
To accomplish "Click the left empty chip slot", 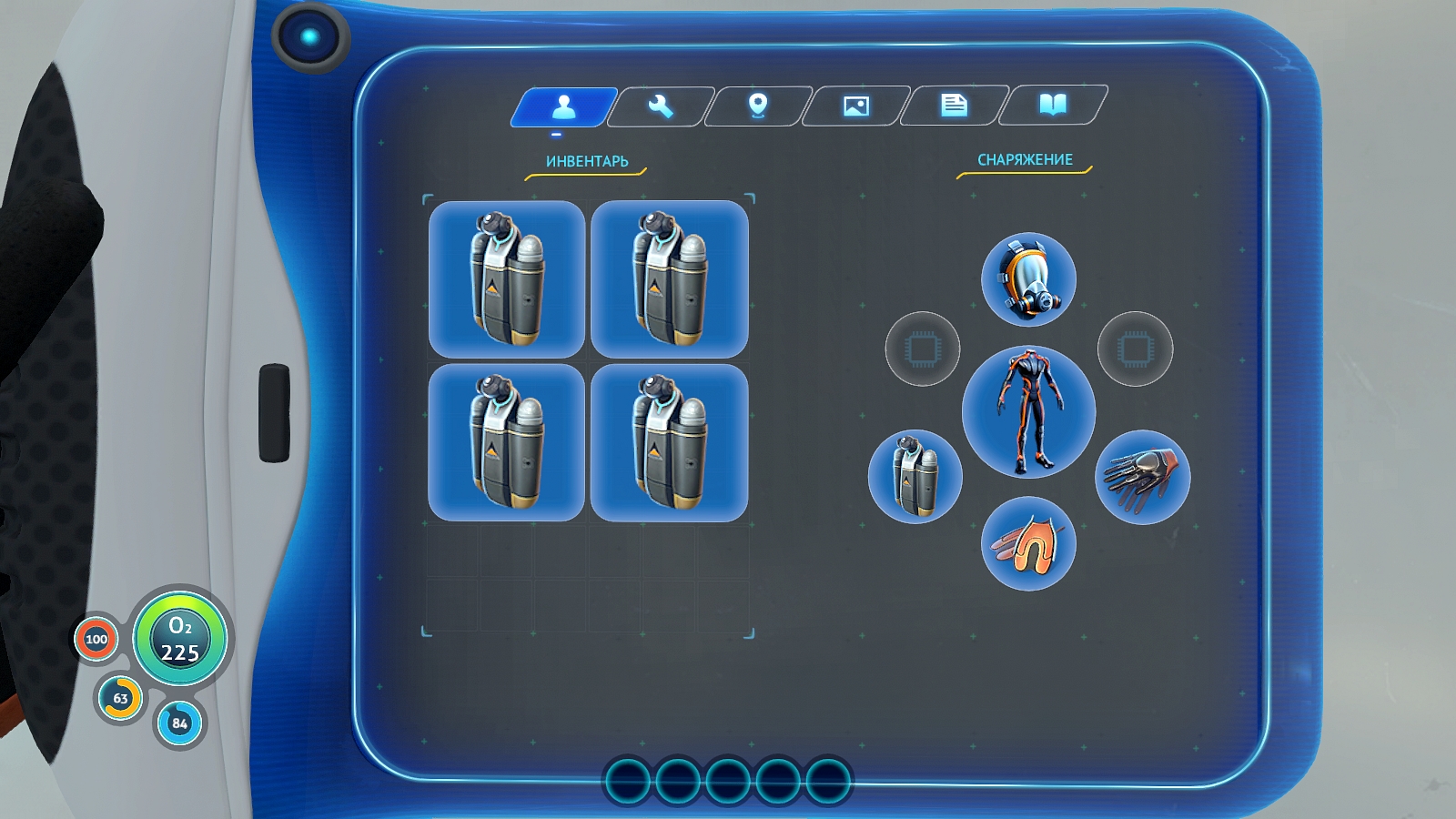I will pyautogui.click(x=923, y=349).
